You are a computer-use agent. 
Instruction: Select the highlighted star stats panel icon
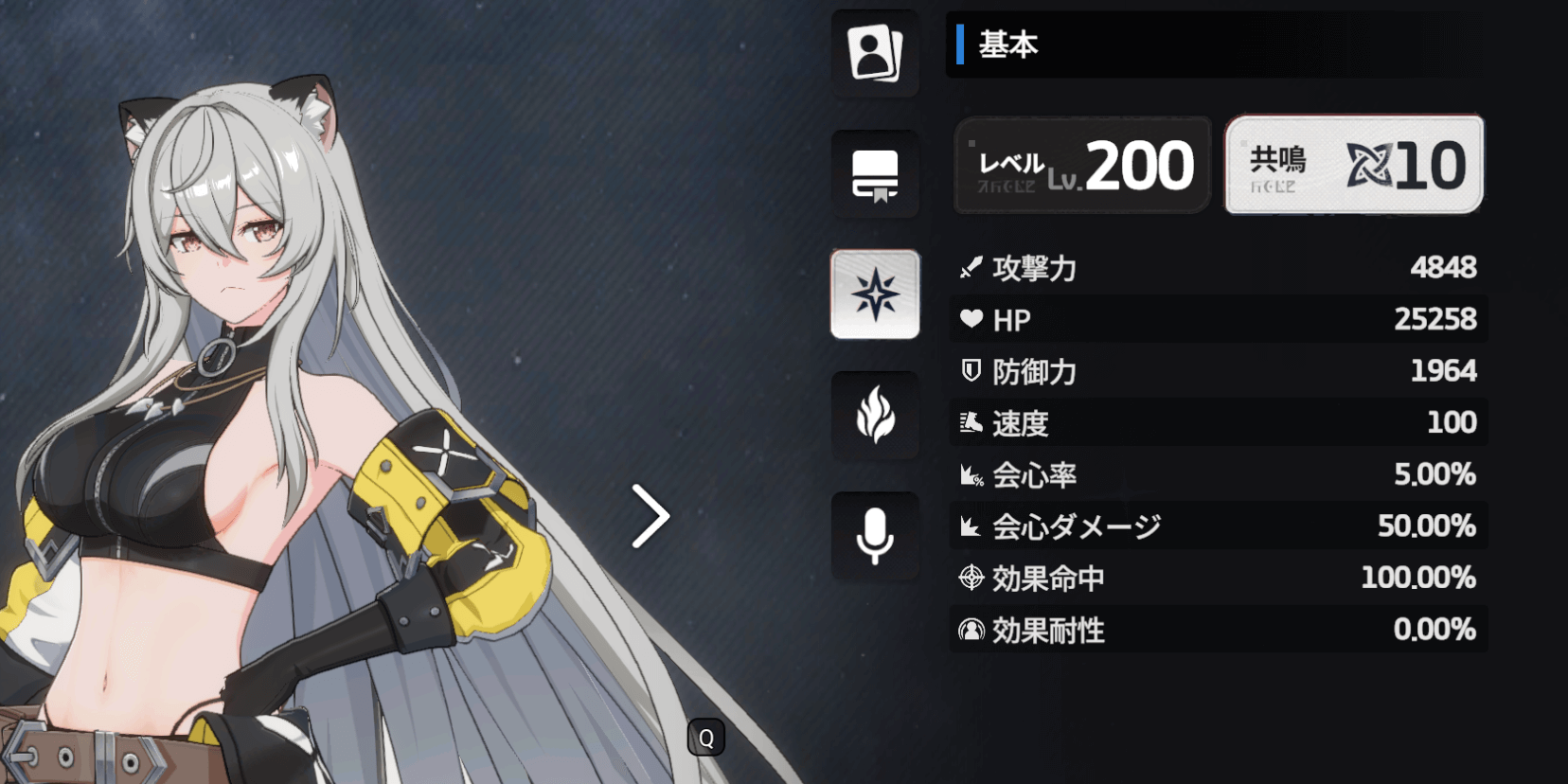point(874,294)
